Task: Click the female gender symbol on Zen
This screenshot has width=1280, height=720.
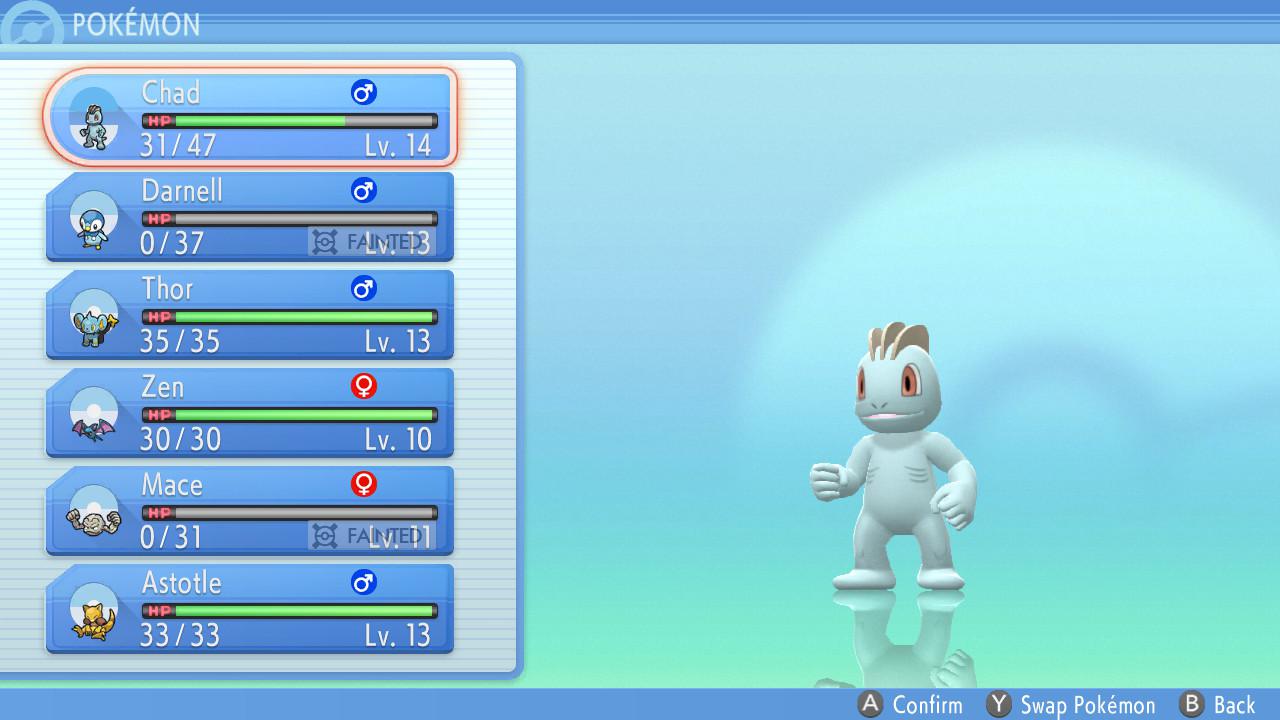Action: [362, 386]
